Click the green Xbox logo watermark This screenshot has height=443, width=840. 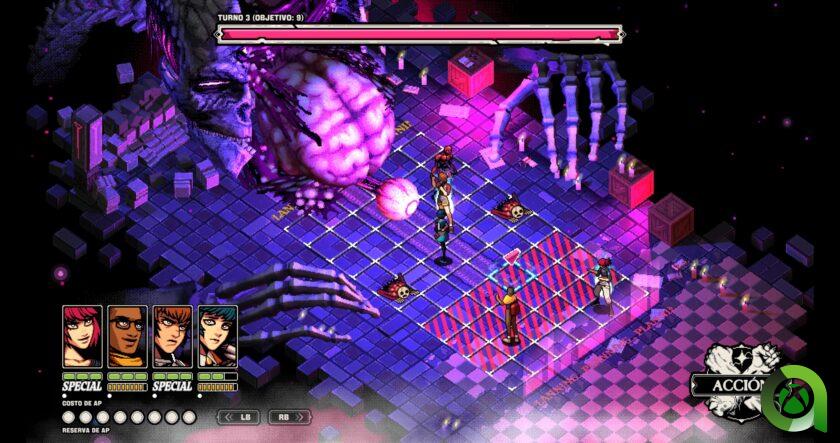point(799,397)
